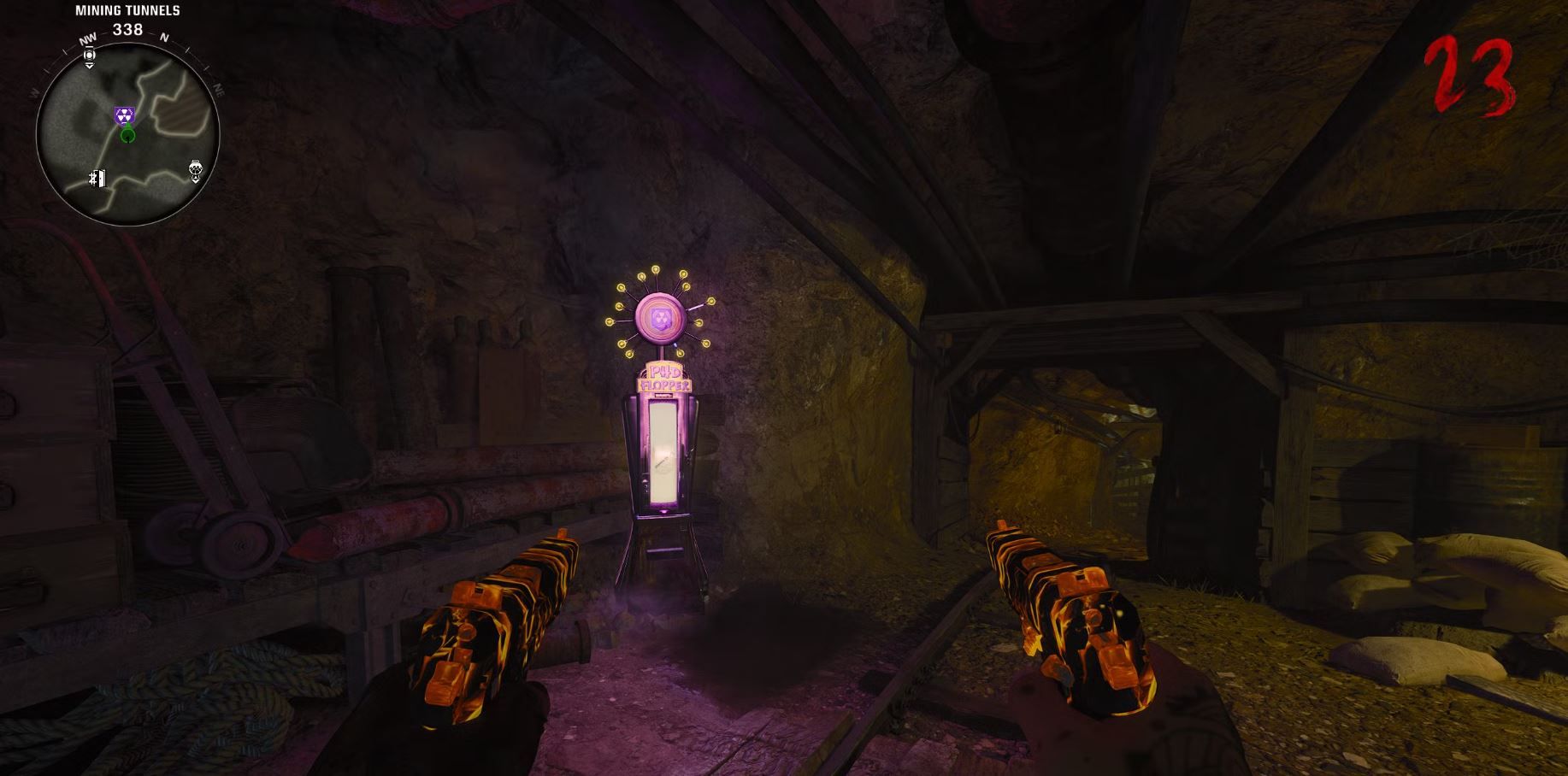Viewport: 1568px width, 776px height.
Task: Click the purple PHD Flopper perk marker on minimap
Action: click(125, 115)
